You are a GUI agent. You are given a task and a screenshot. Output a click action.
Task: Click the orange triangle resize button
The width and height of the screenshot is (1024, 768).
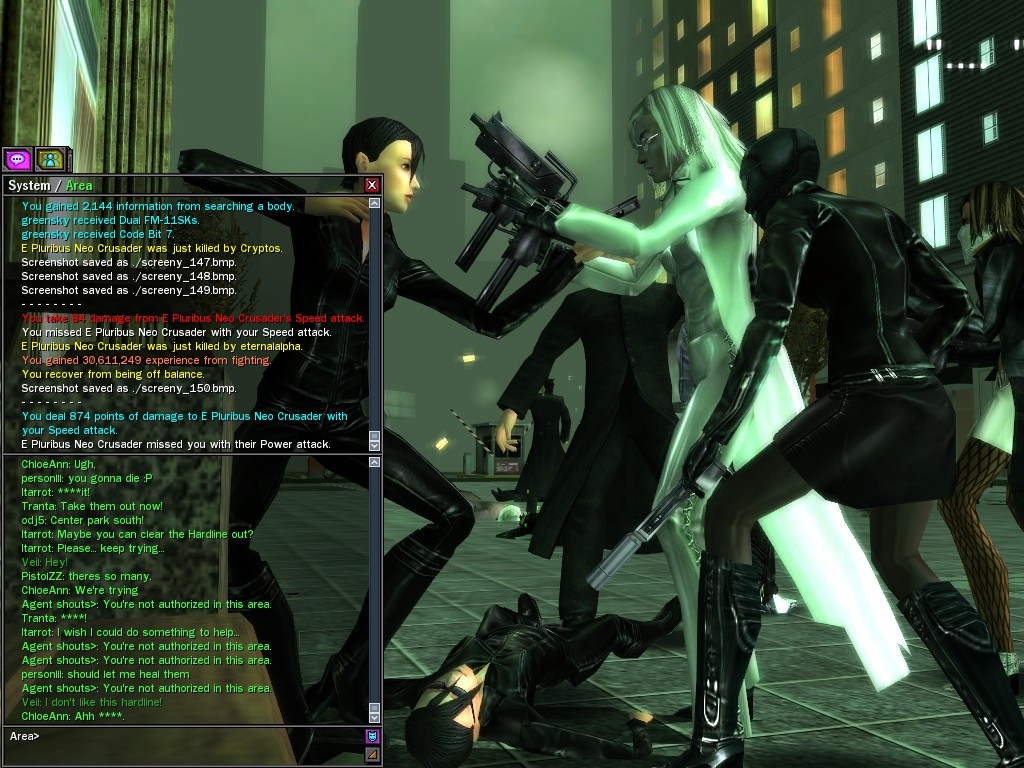(372, 754)
